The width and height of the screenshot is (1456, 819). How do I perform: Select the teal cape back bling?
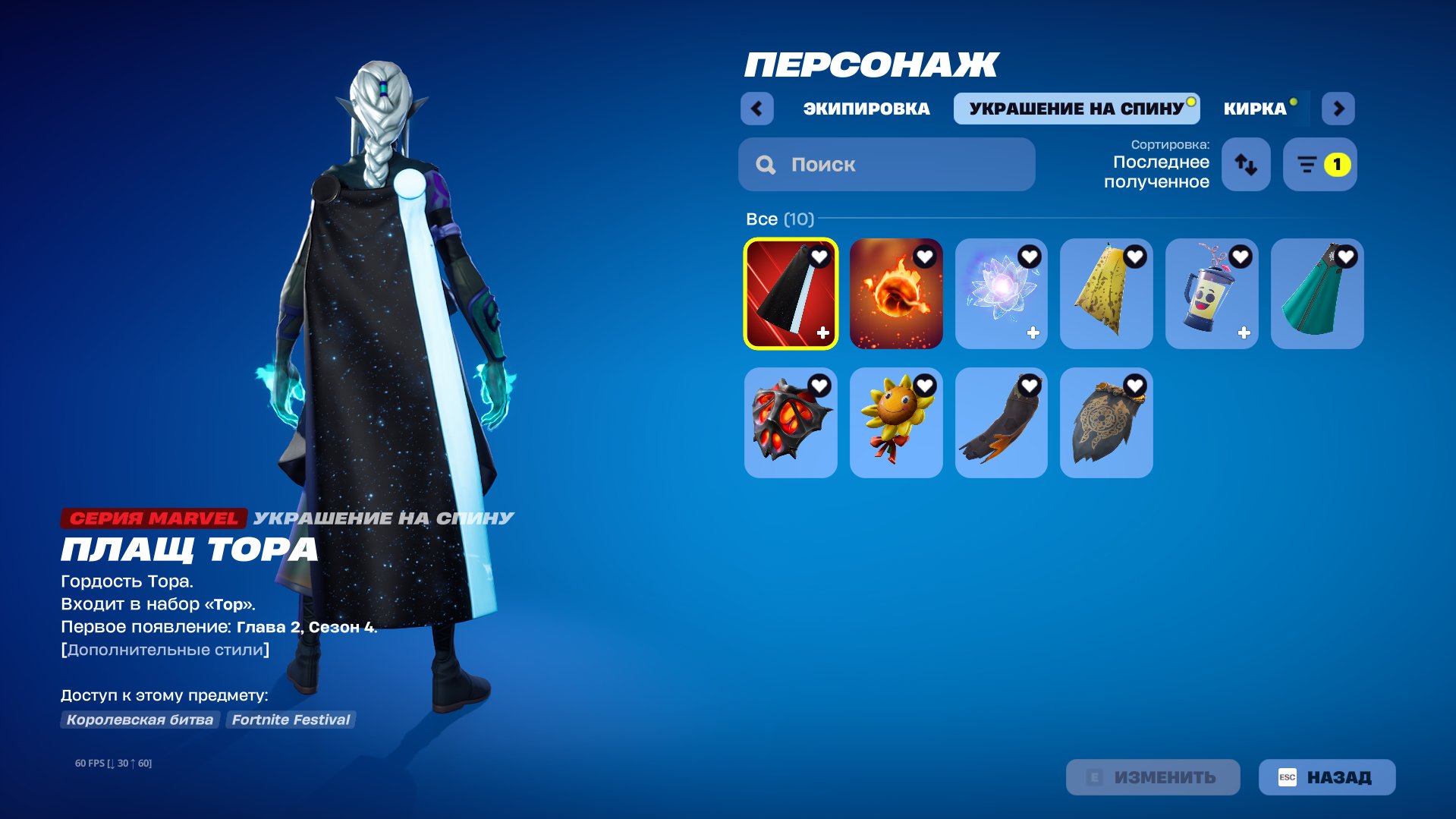(x=1316, y=294)
